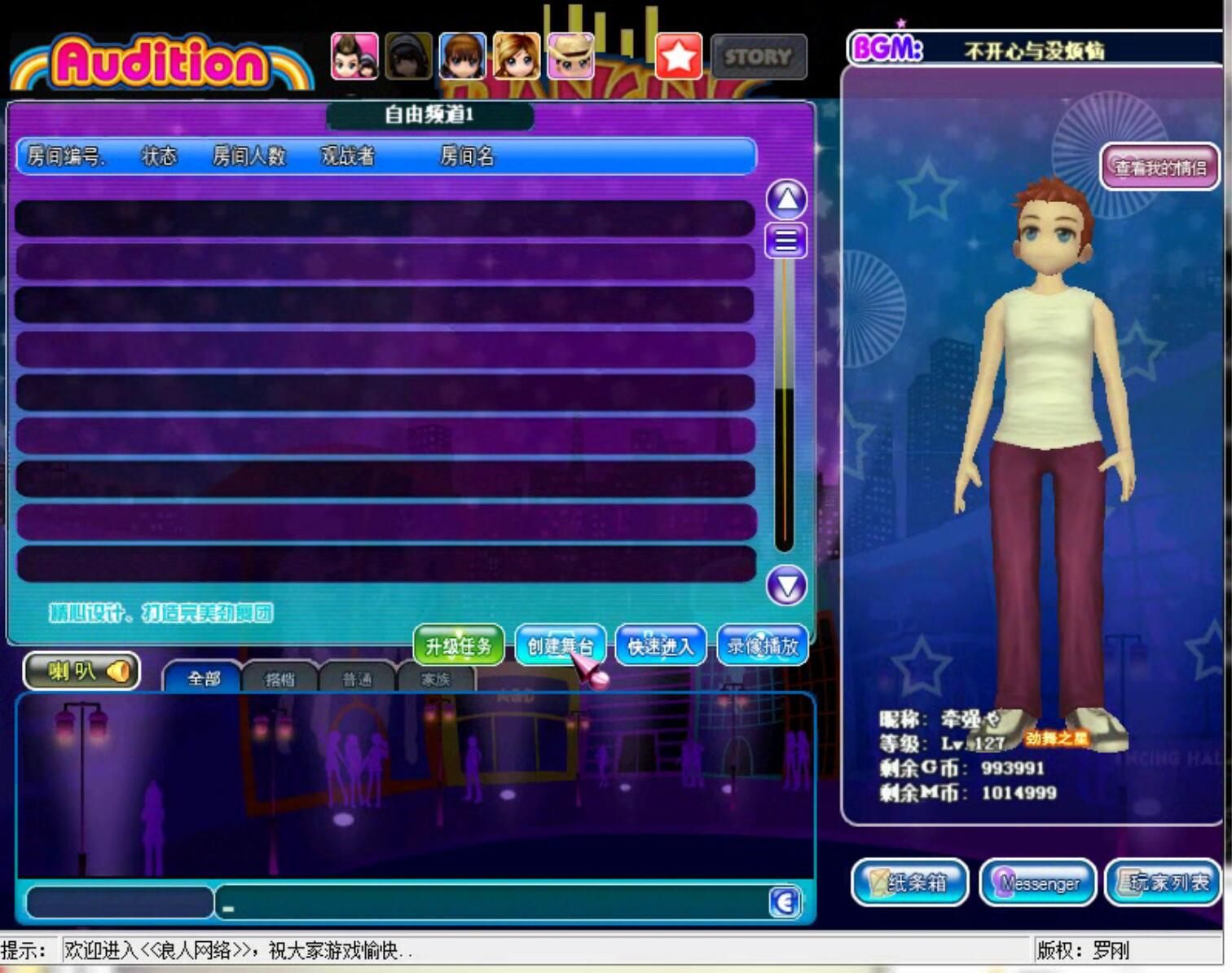Click the 房间人数 column header
Screen dimensions: 1232x973
click(249, 156)
